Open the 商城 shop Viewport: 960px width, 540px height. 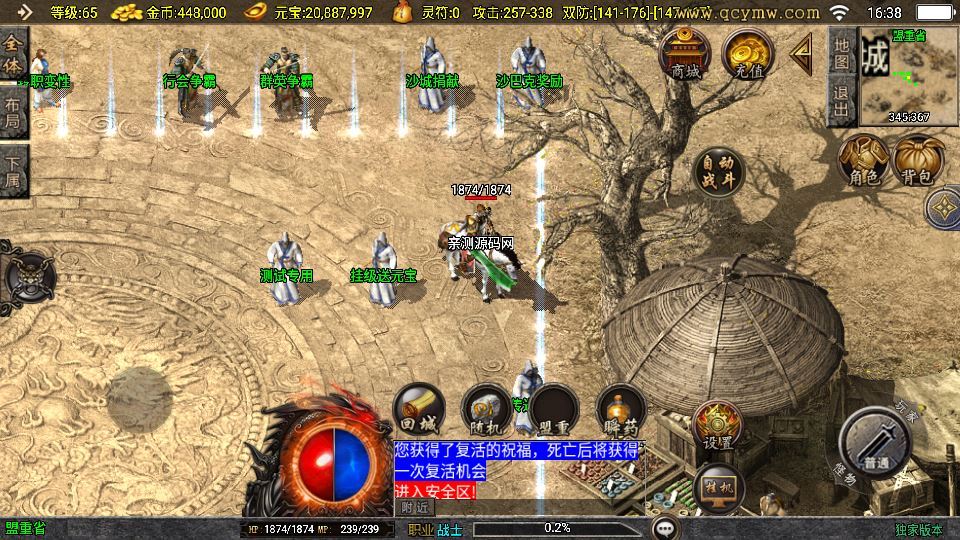[x=685, y=55]
